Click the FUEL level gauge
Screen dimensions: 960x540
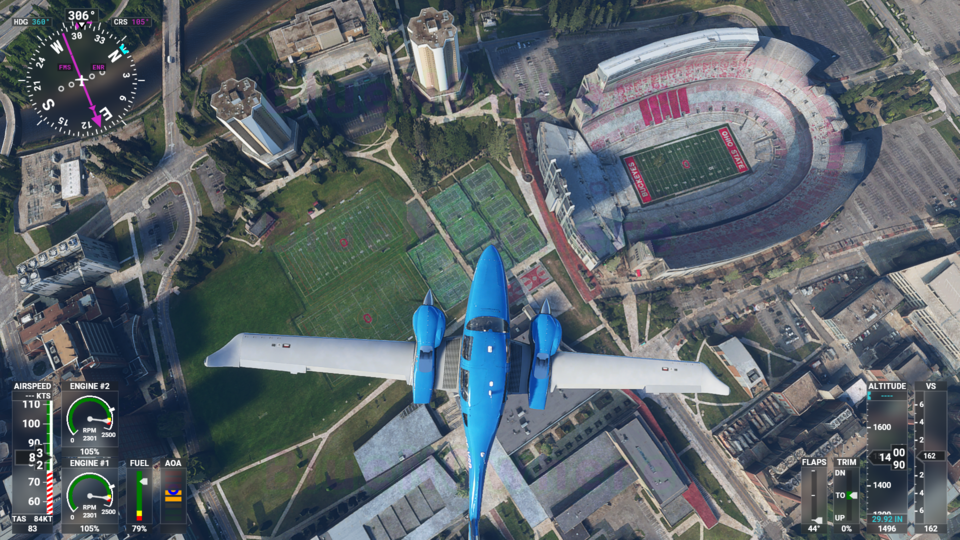pos(139,496)
